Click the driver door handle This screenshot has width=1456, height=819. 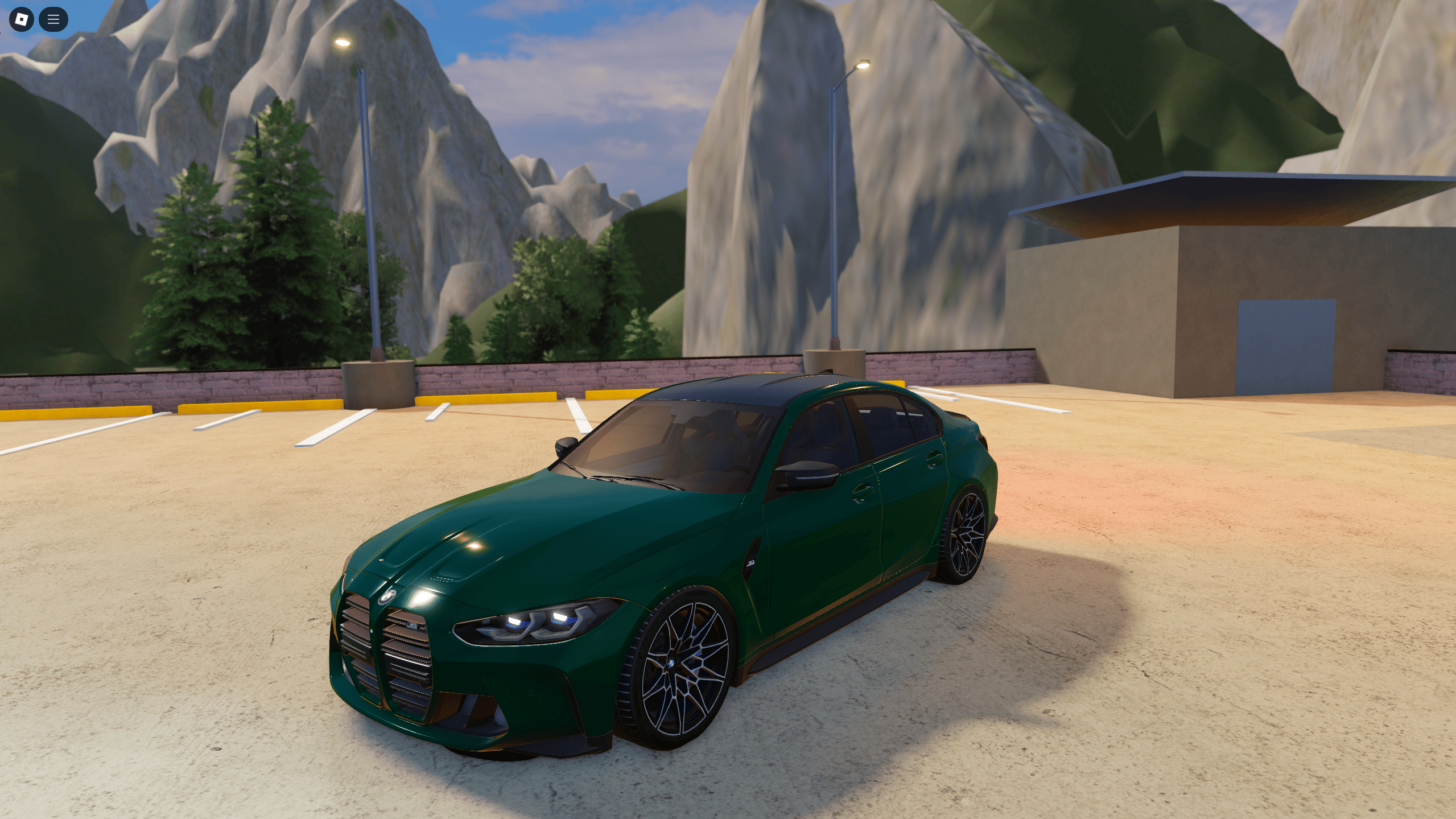863,492
